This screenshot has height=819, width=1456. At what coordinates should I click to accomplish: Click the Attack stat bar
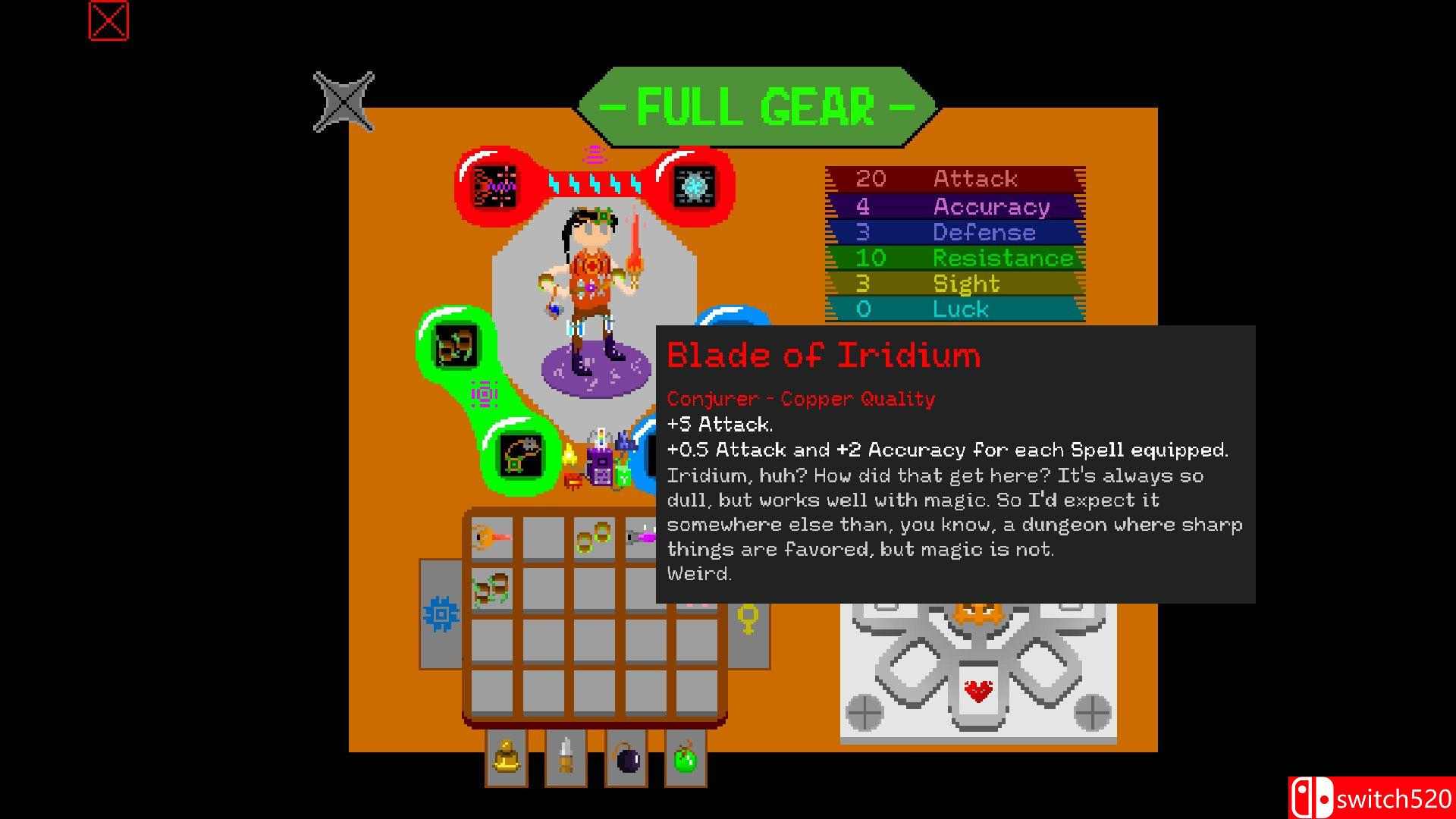pos(954,179)
